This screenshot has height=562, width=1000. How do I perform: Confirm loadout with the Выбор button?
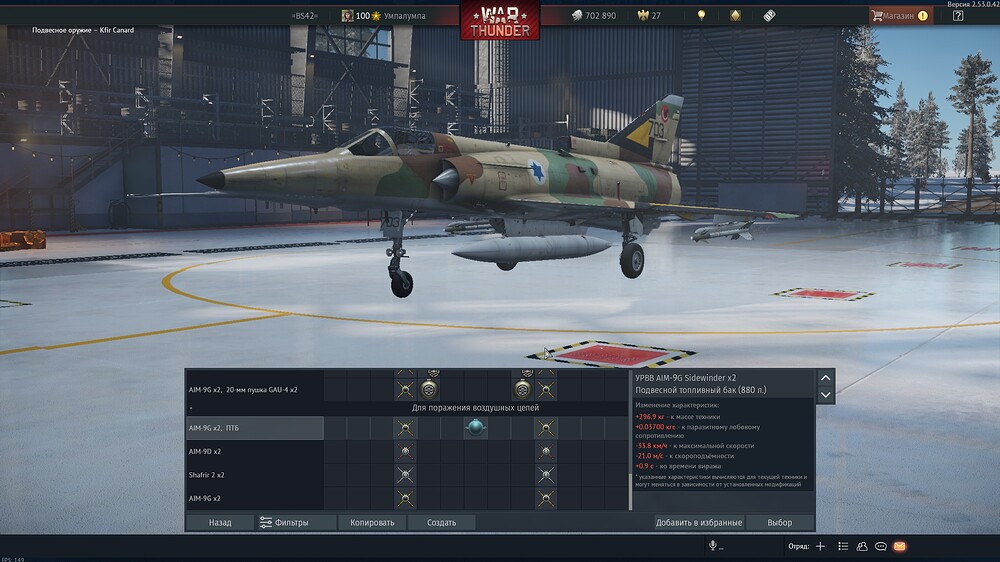tap(779, 522)
